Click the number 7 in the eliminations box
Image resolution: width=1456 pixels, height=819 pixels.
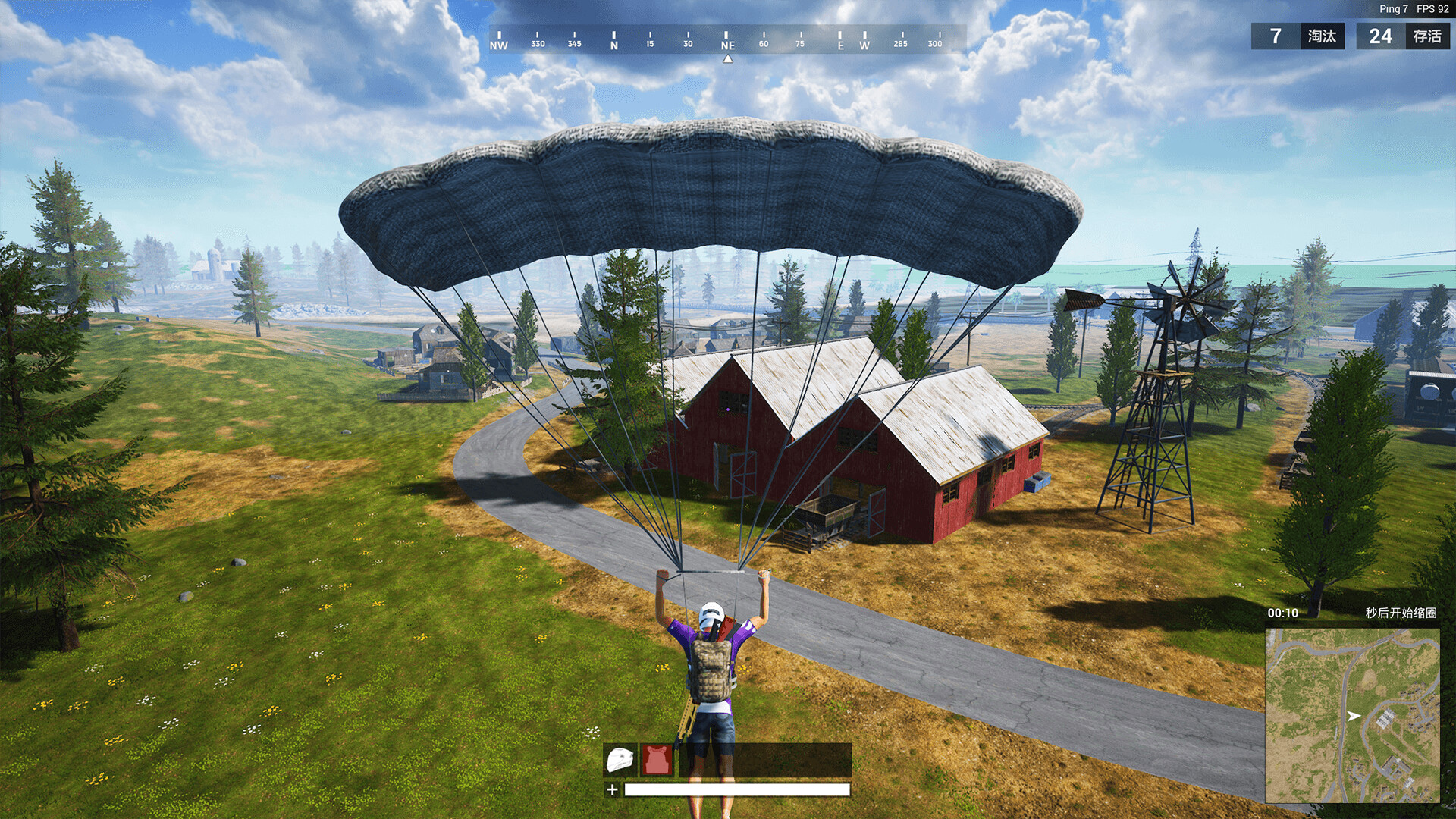pyautogui.click(x=1277, y=36)
